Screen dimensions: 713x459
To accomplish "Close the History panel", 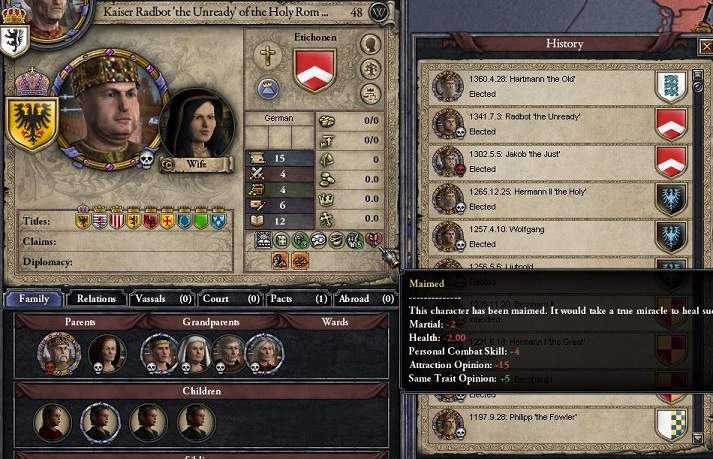I will pos(707,47).
